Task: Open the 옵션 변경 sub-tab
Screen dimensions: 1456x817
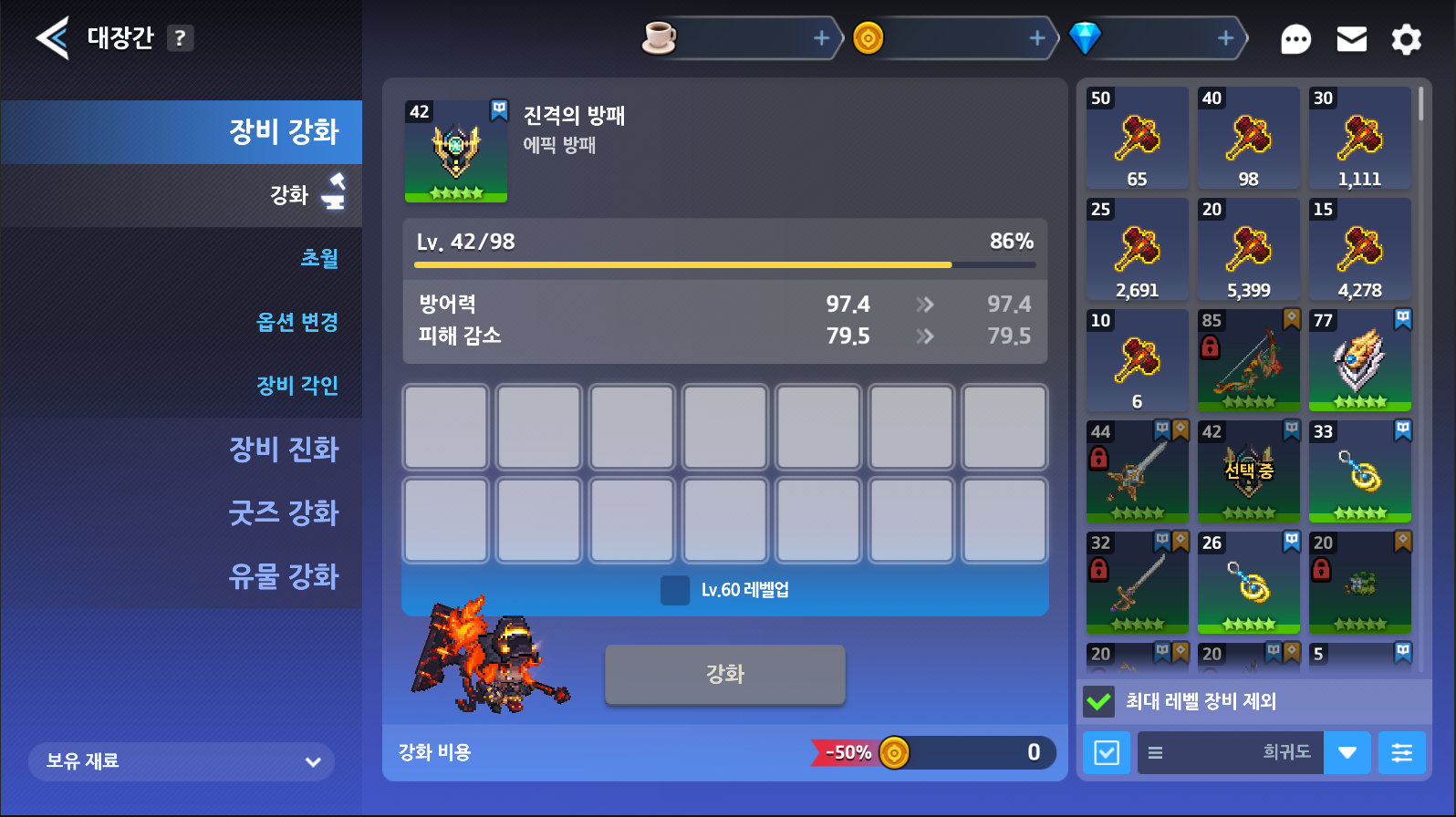Action: coord(297,322)
